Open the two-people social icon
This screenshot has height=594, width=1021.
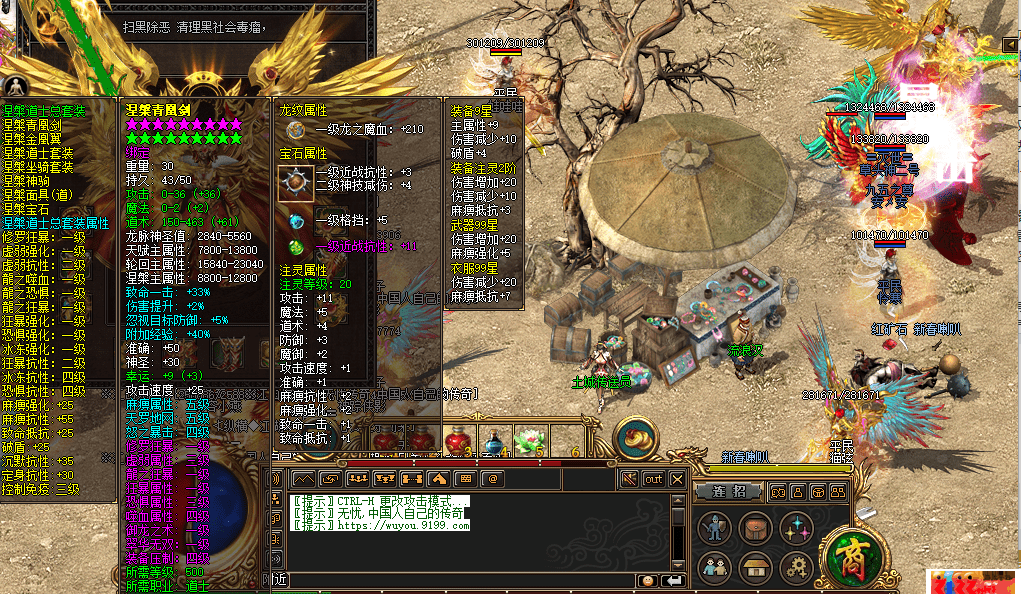714,567
